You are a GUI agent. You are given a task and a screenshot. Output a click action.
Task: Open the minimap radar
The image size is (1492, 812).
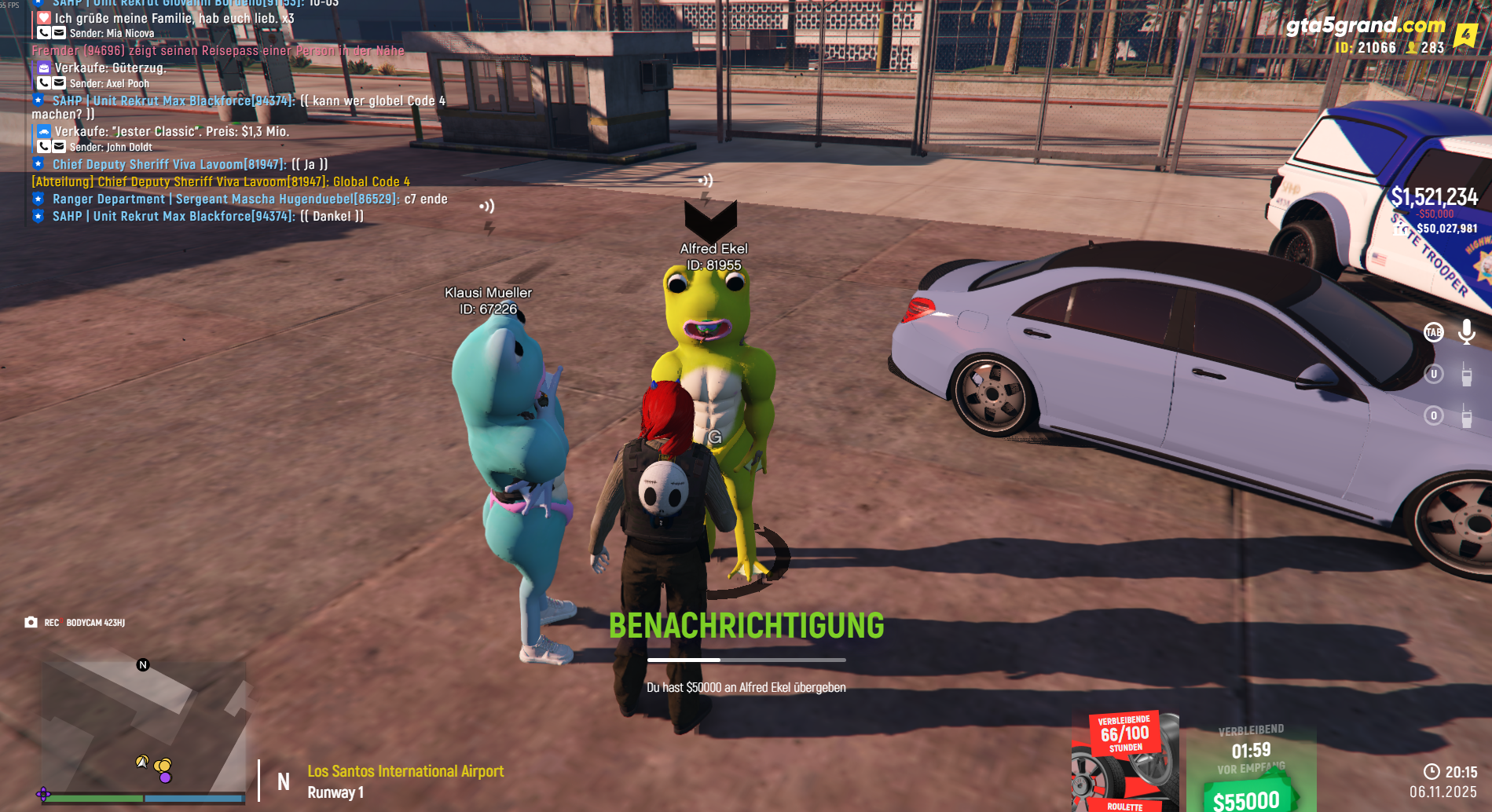[x=144, y=722]
